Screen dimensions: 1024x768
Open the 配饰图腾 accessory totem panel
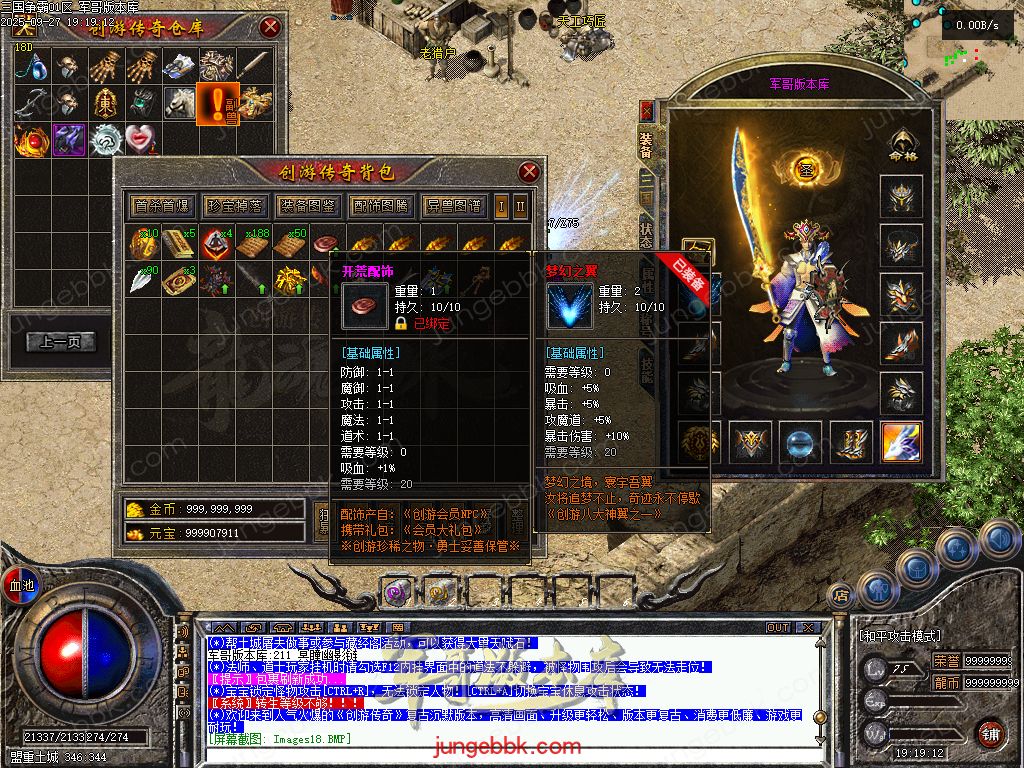point(381,206)
